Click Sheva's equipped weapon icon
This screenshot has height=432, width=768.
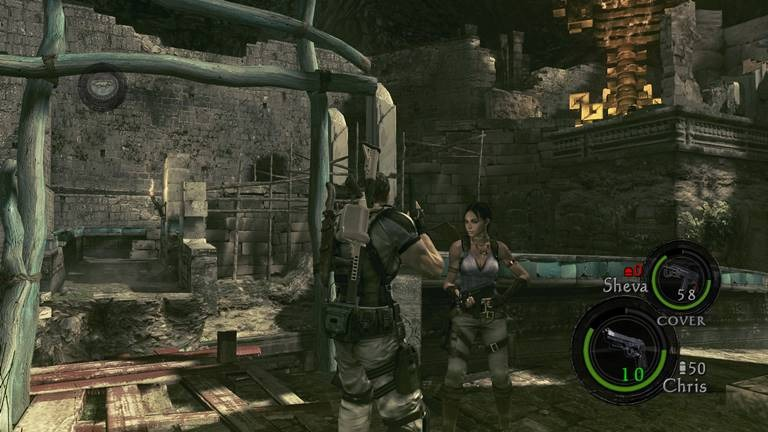[x=679, y=273]
